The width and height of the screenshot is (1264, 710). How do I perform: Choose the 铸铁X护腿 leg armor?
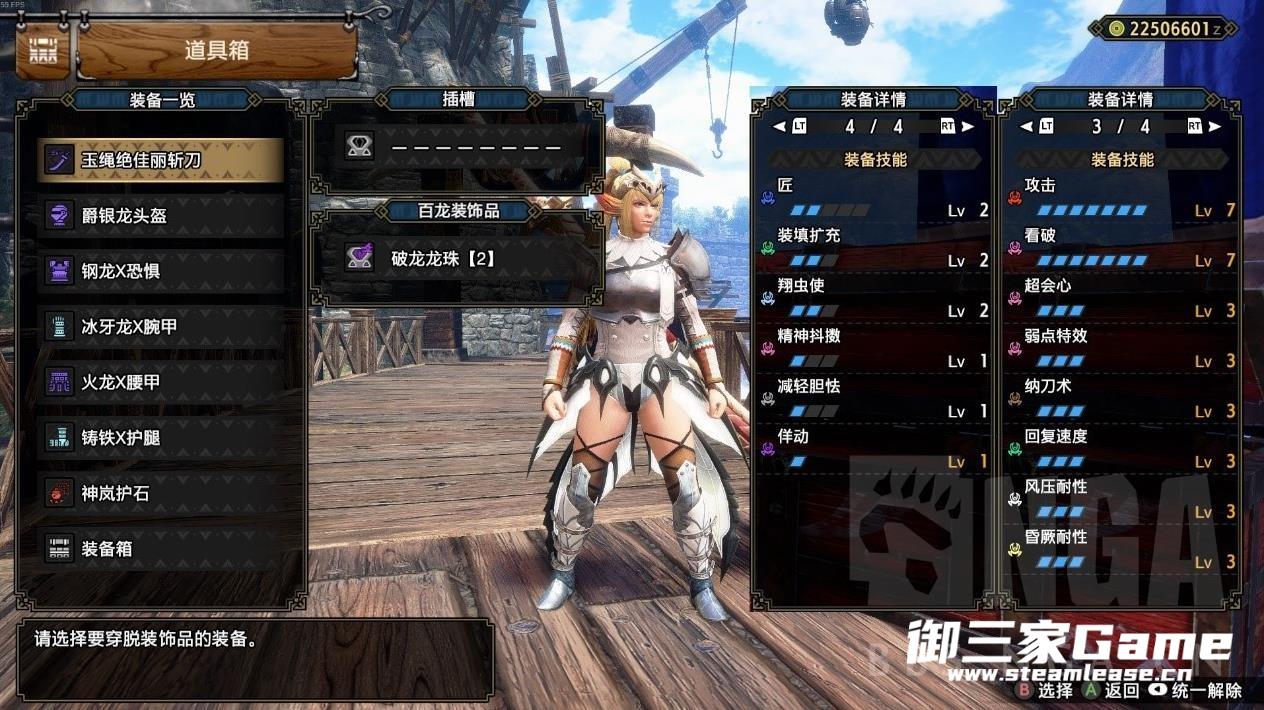[x=160, y=438]
